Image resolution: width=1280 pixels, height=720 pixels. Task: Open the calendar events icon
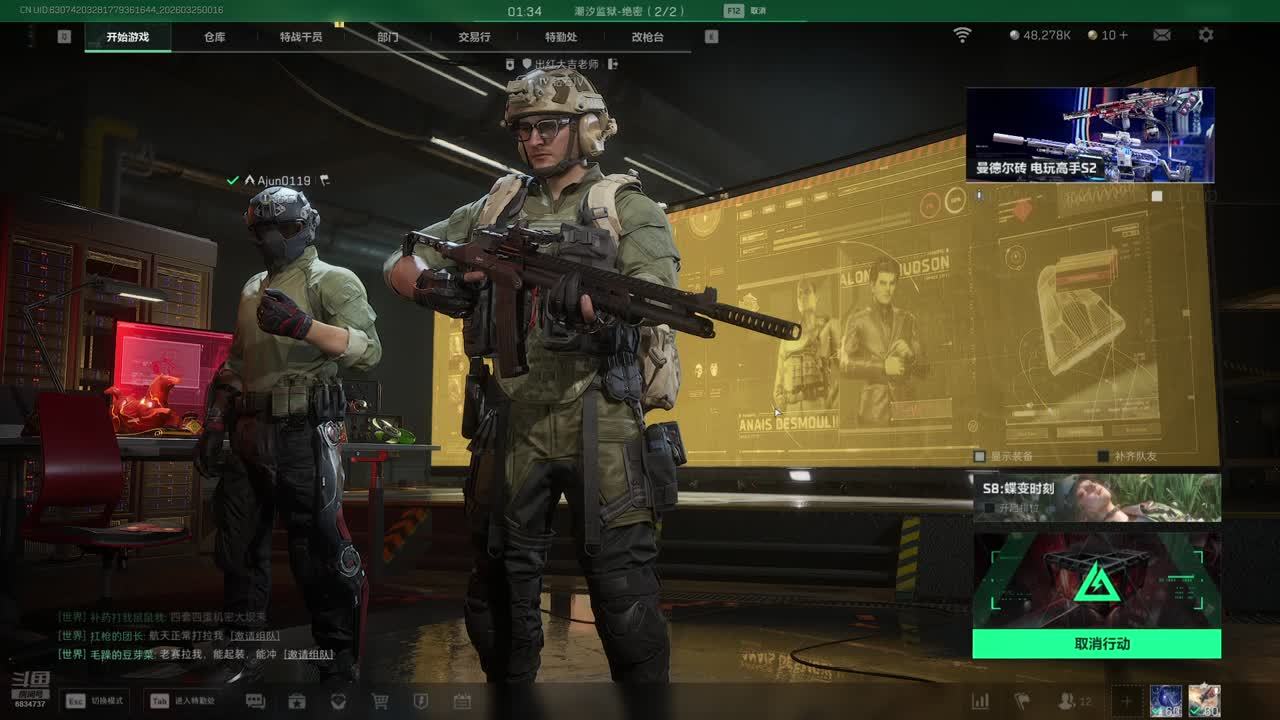tap(462, 701)
